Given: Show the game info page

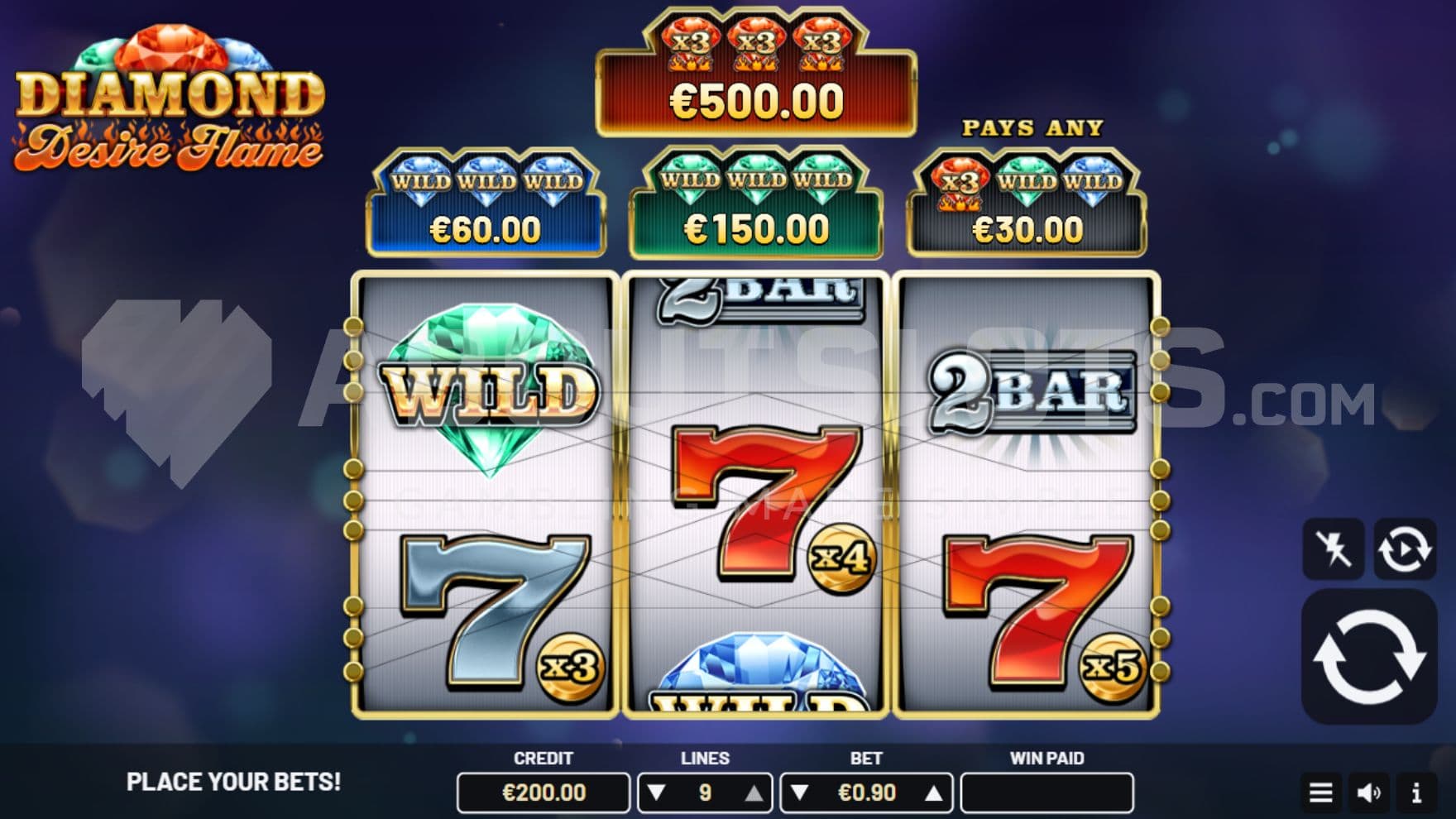Looking at the screenshot, I should click(1416, 793).
